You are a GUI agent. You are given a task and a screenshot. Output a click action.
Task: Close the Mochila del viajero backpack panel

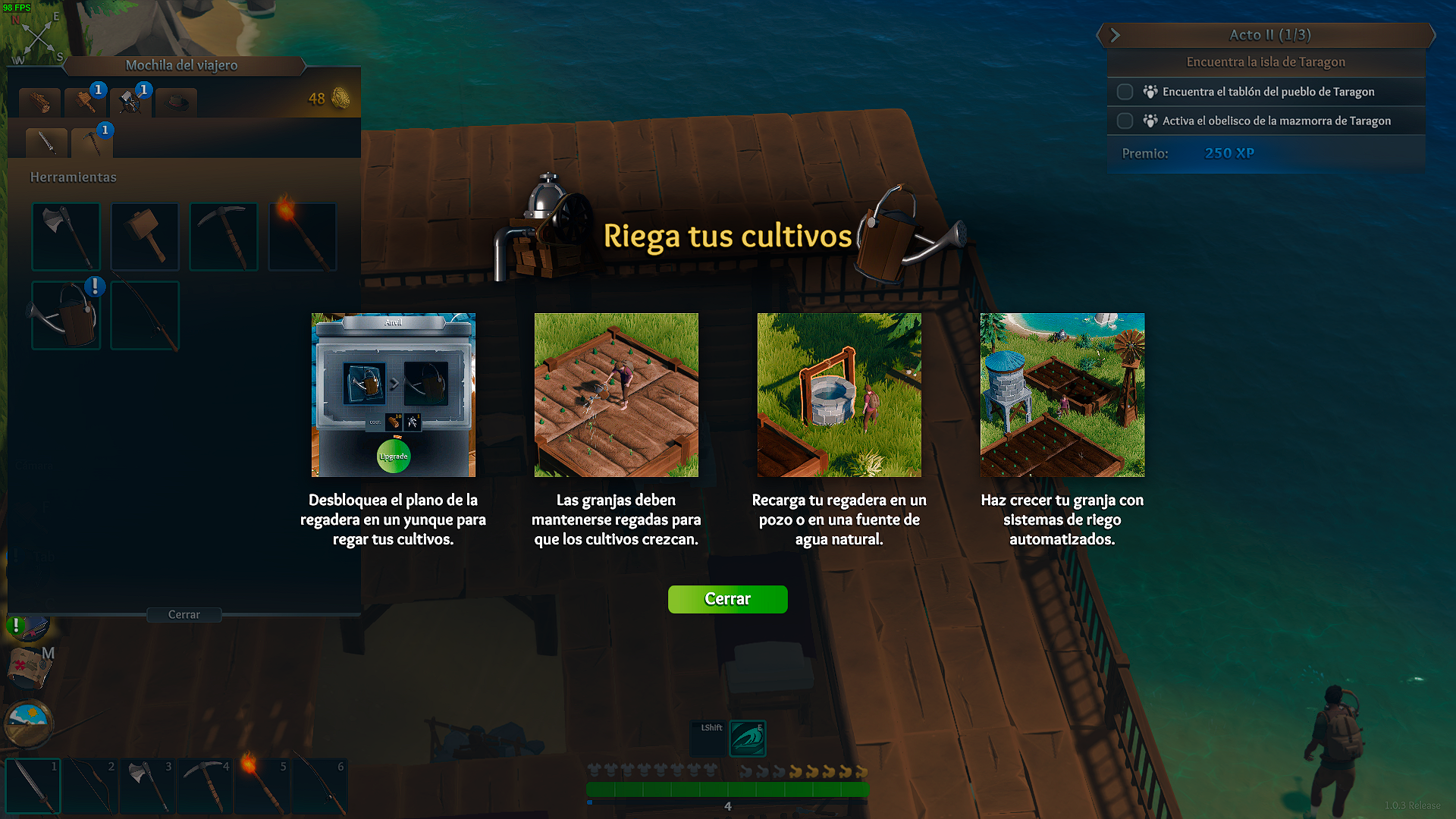pyautogui.click(x=184, y=615)
